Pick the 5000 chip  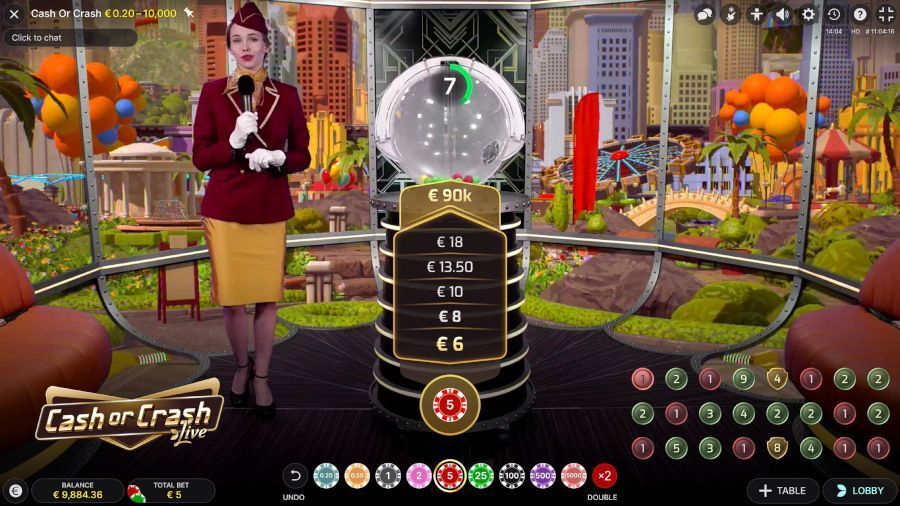(574, 476)
